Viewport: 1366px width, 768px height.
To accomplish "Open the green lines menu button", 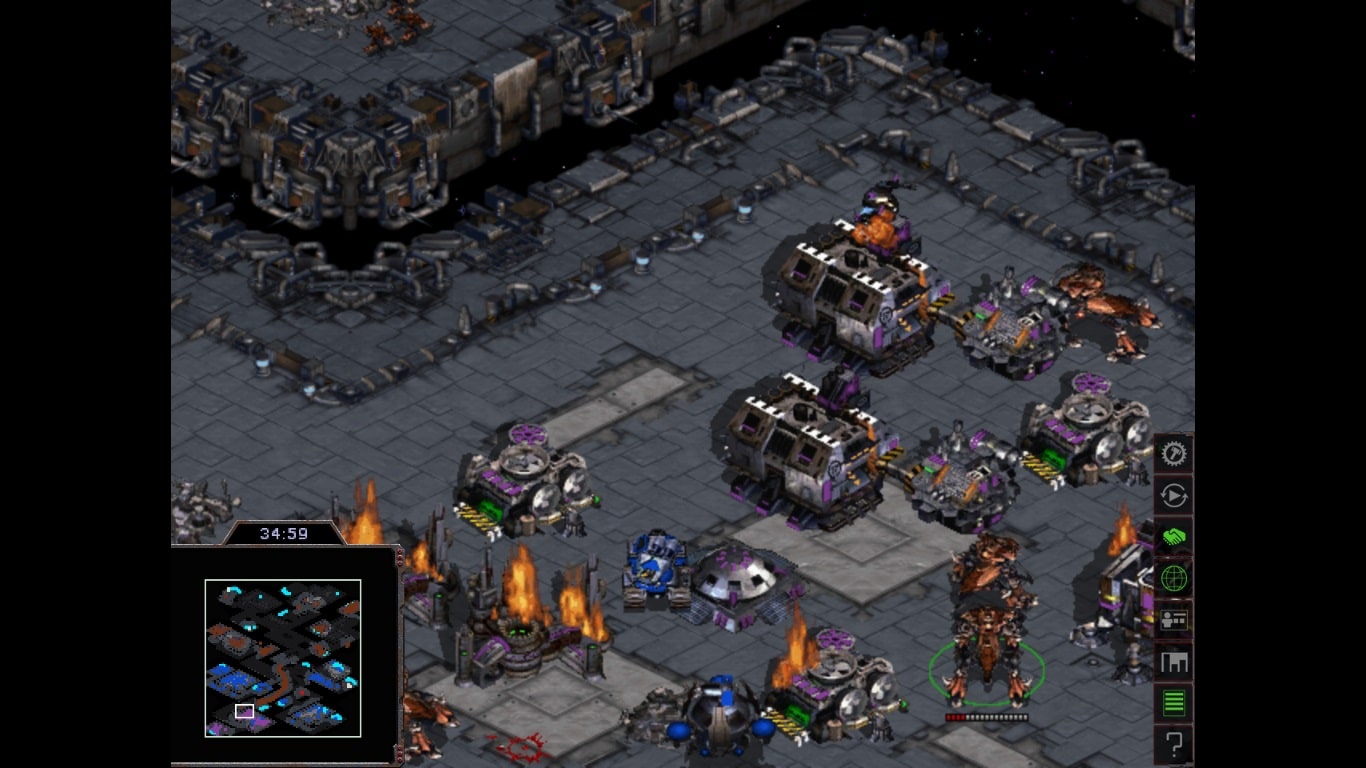I will point(1173,703).
